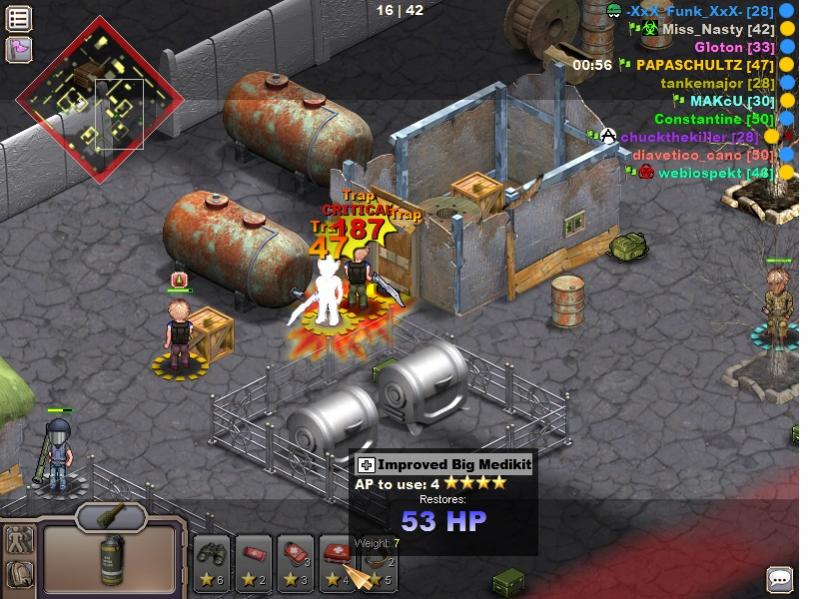This screenshot has width=818, height=599.
Task: Select the equipped smoke grenade panel
Action: pos(111,557)
